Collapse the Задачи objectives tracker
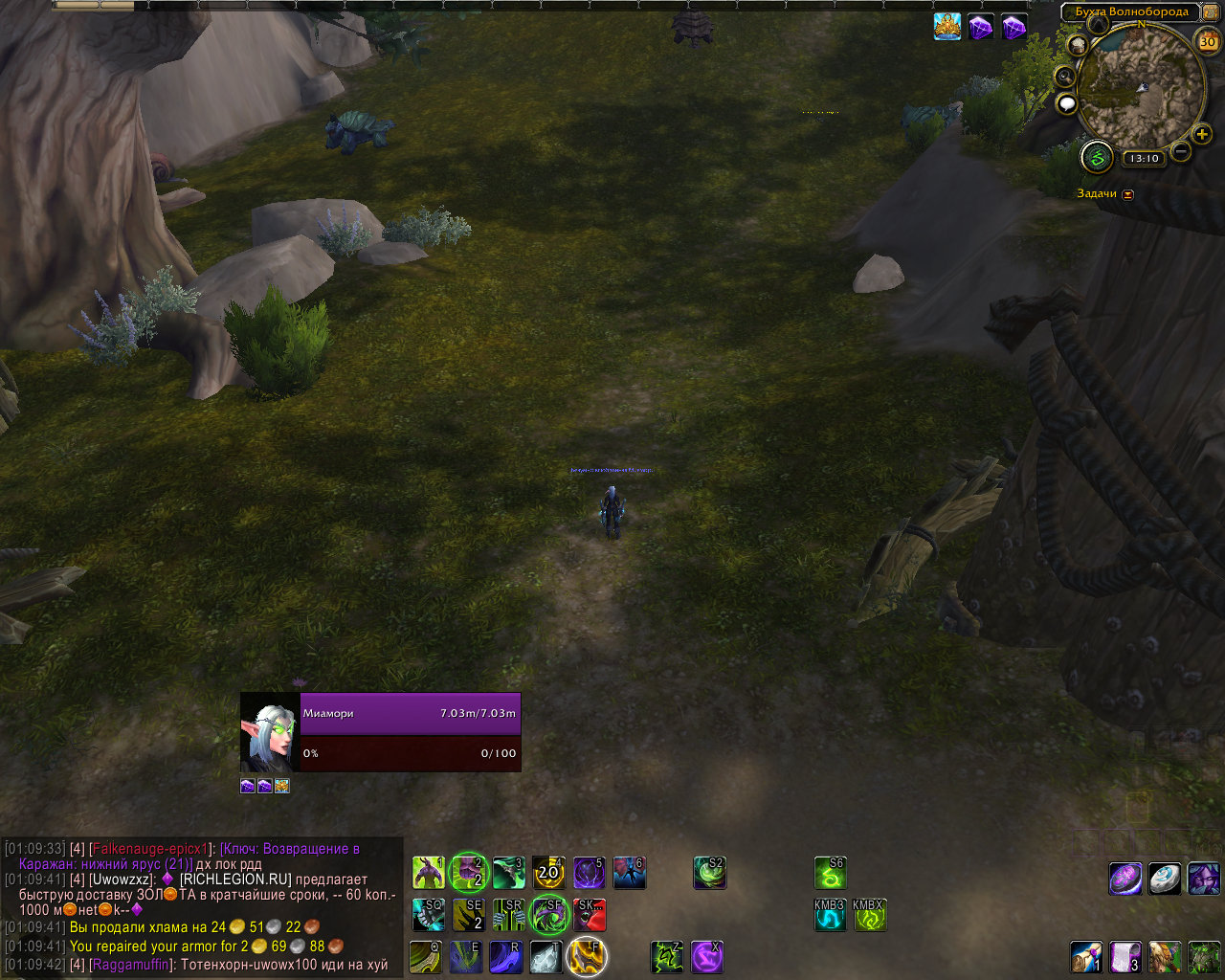The height and width of the screenshot is (980, 1225). coord(1127,194)
